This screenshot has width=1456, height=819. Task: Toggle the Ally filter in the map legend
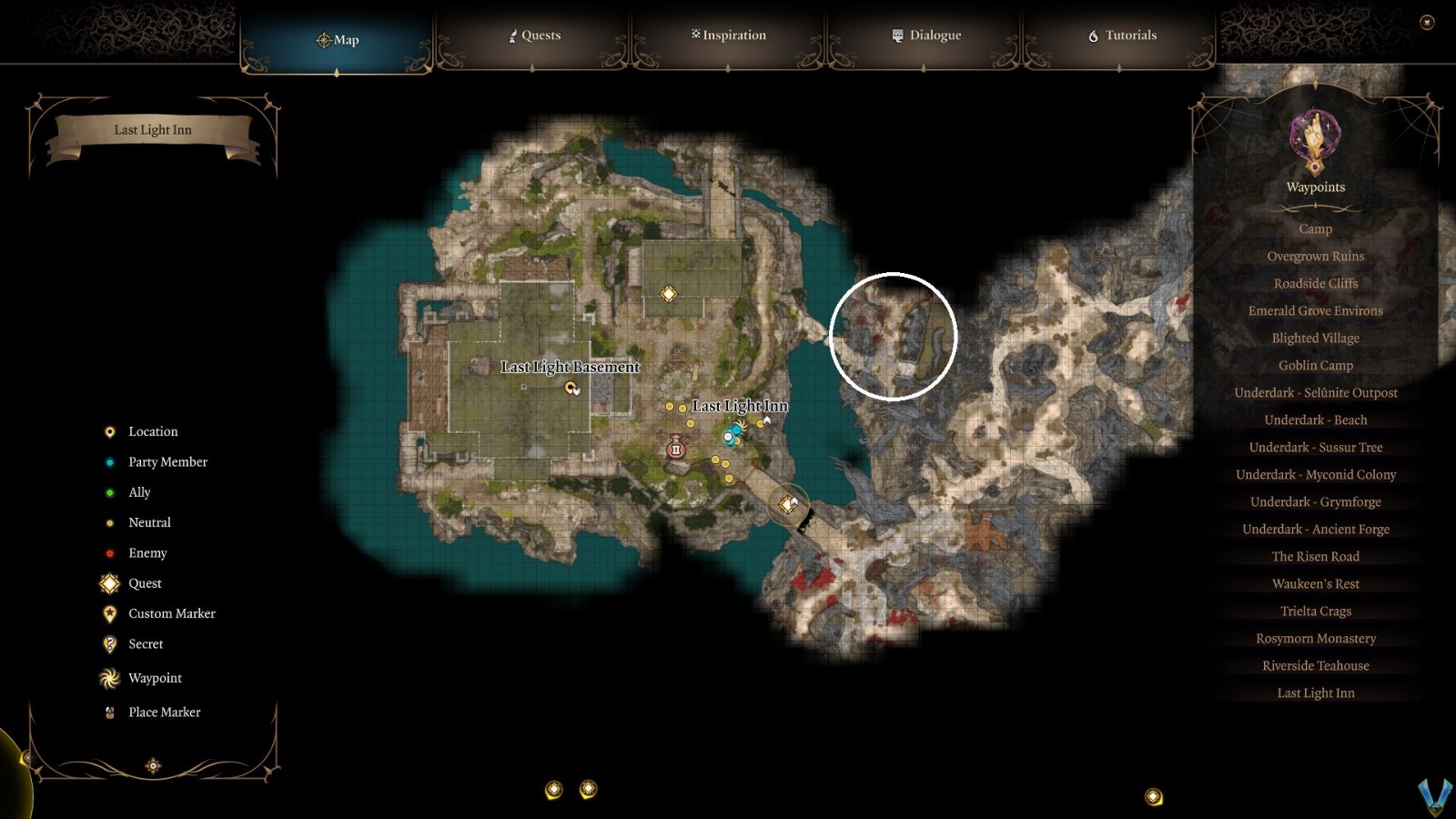(109, 491)
